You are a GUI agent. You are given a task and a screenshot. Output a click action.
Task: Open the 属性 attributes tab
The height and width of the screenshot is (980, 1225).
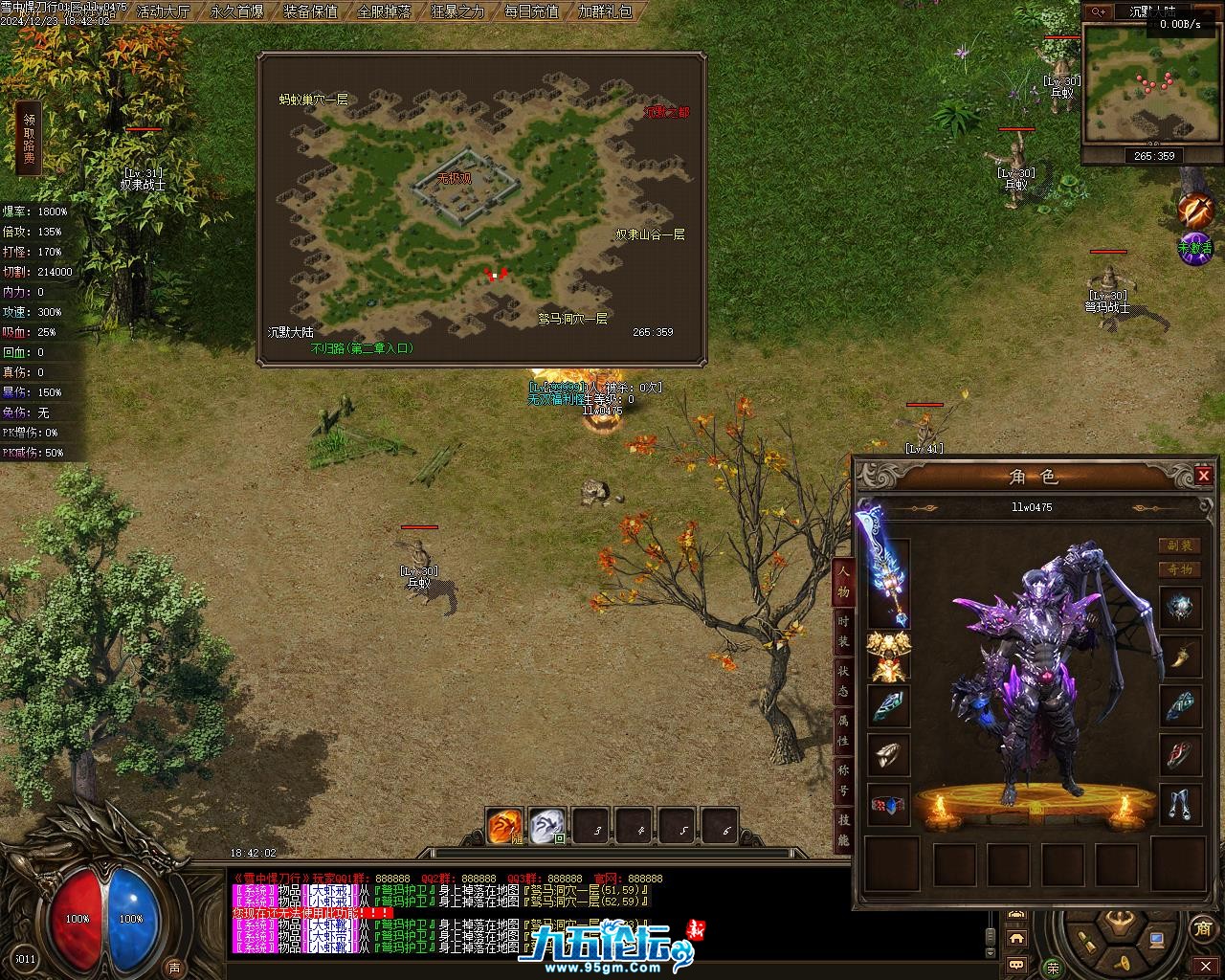(x=843, y=734)
